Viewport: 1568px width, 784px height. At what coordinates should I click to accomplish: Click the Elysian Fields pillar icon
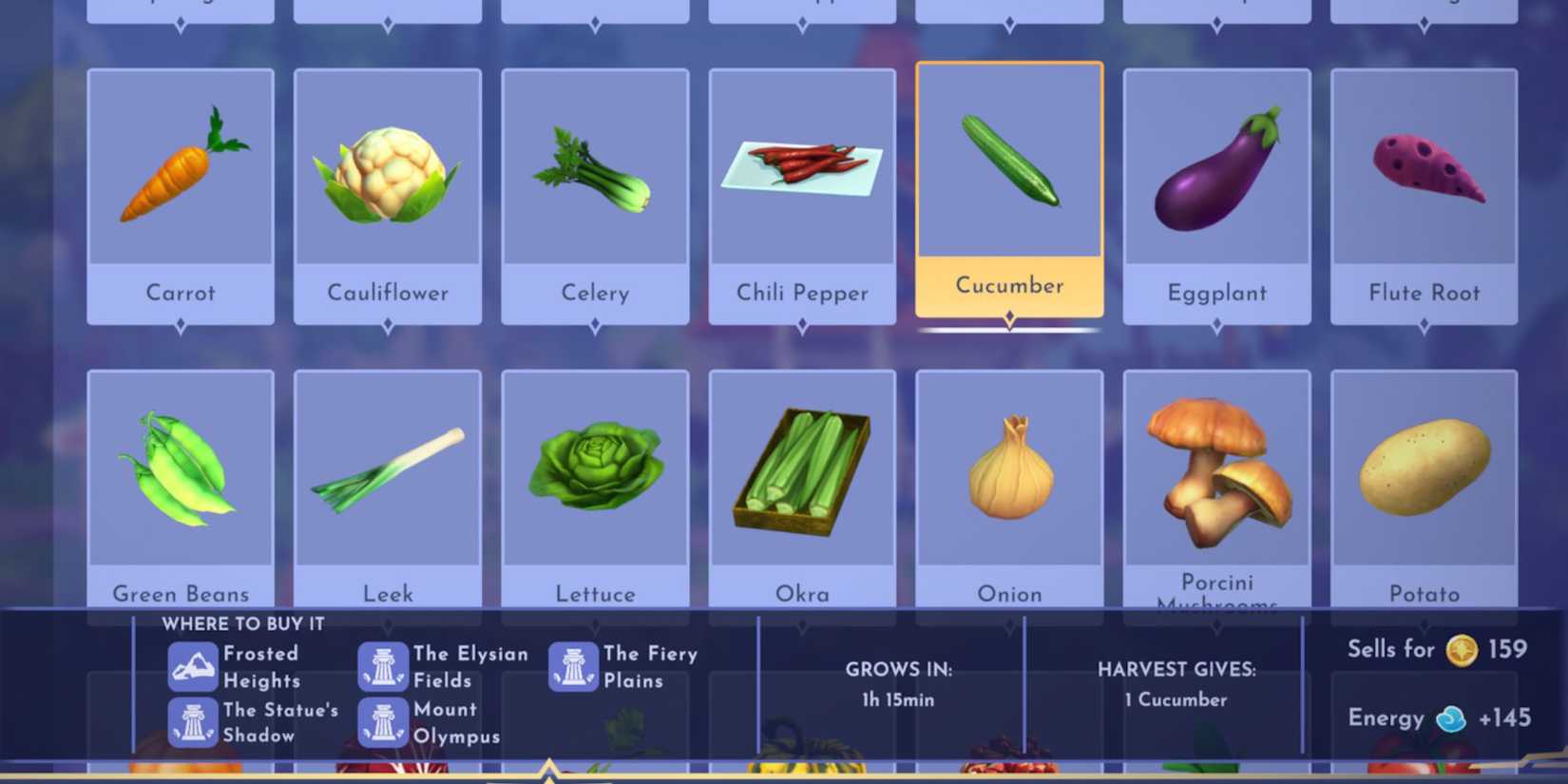click(384, 665)
